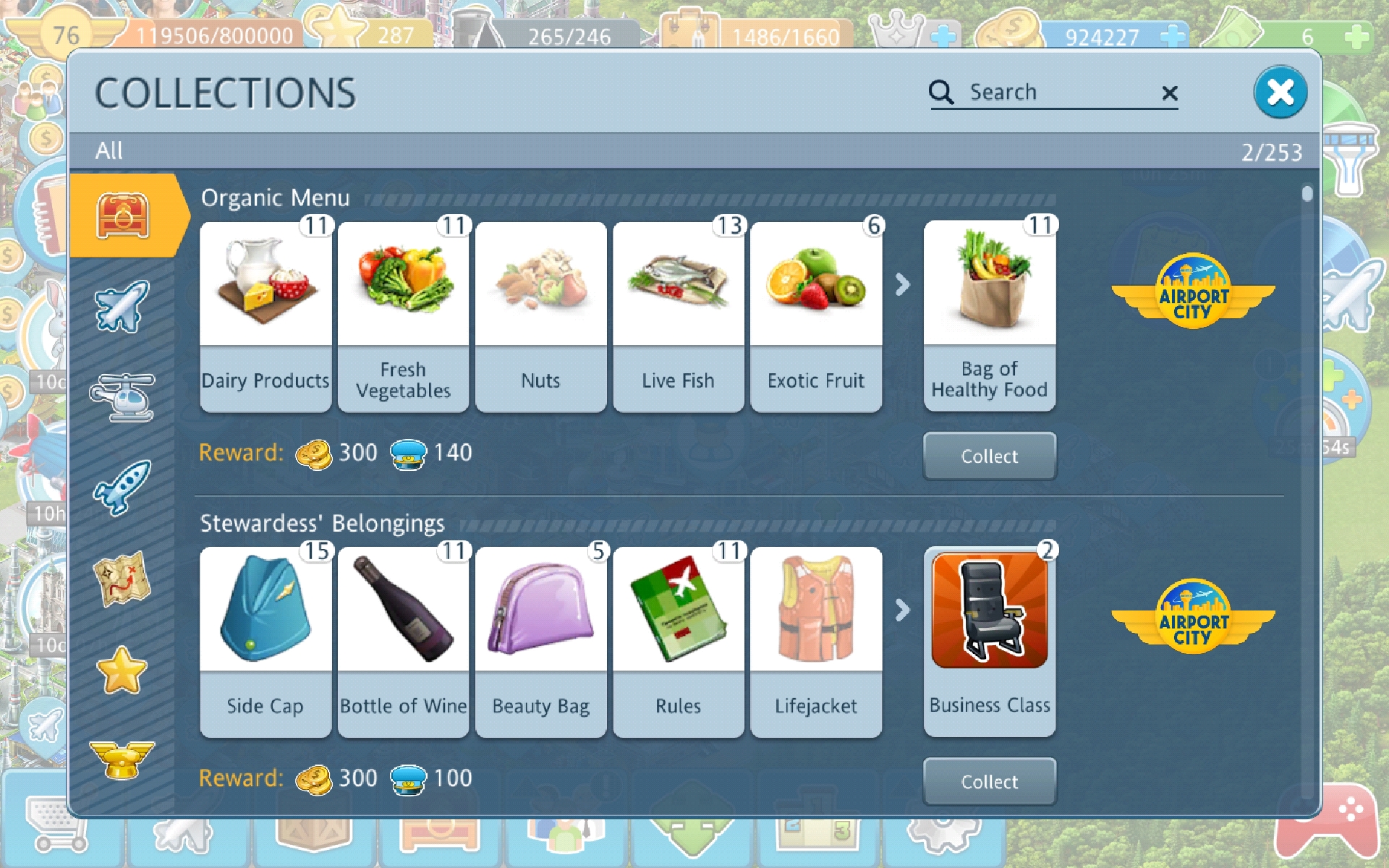Viewport: 1389px width, 868px height.
Task: Show the rocket category tab
Action: tap(122, 488)
